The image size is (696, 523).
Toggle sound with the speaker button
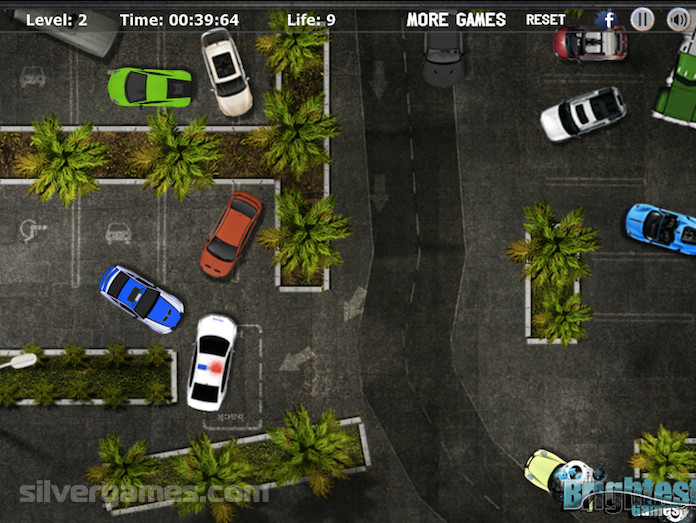click(x=678, y=19)
